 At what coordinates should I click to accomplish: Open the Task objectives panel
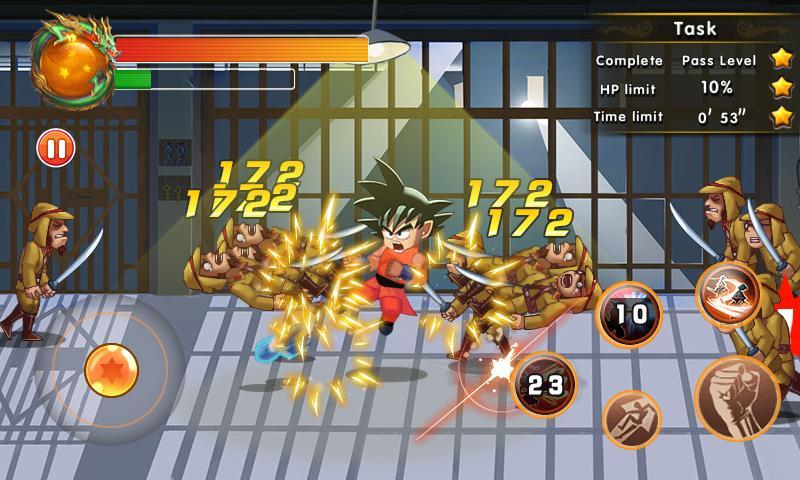(694, 28)
